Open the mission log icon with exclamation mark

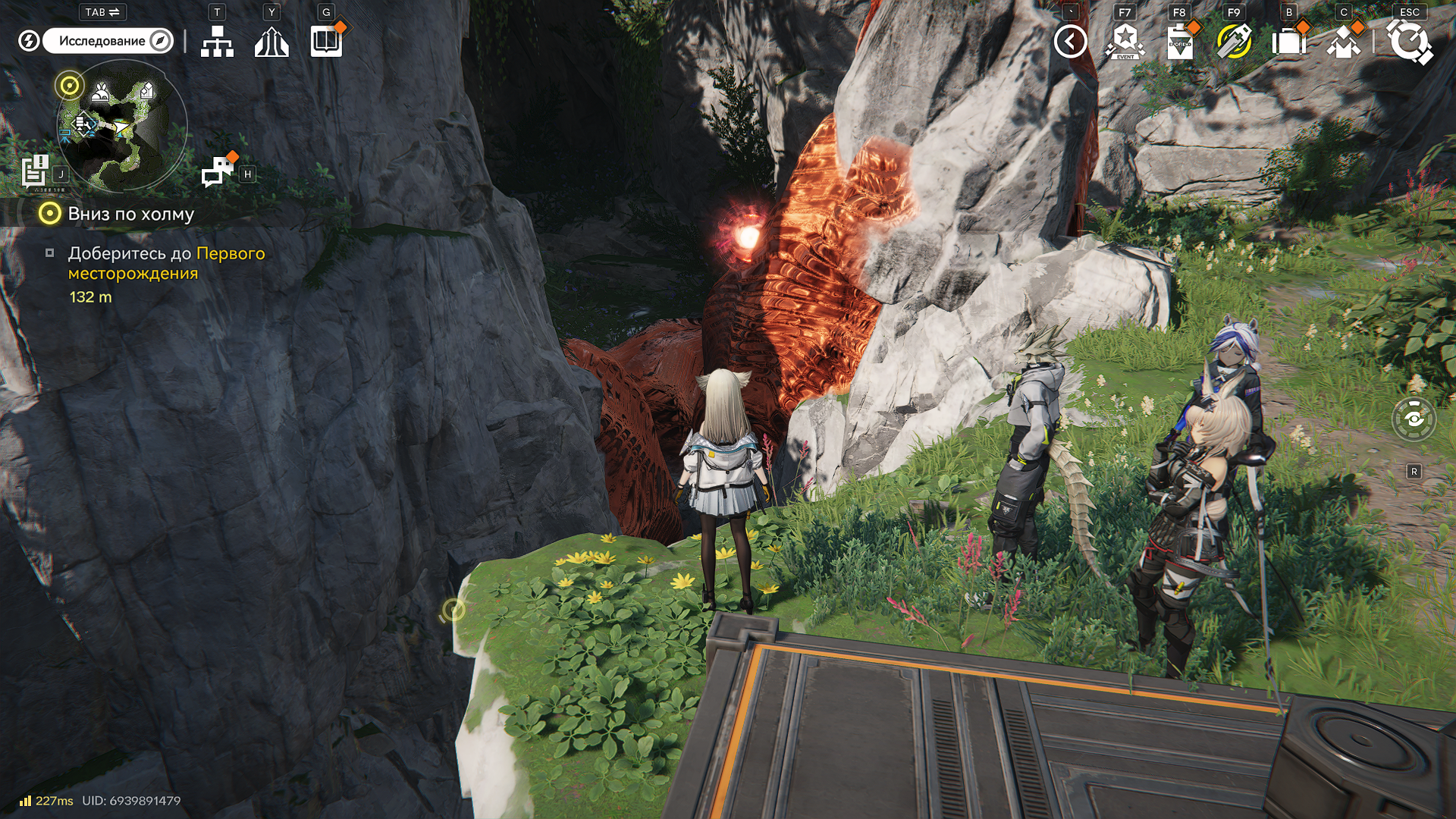click(x=35, y=171)
